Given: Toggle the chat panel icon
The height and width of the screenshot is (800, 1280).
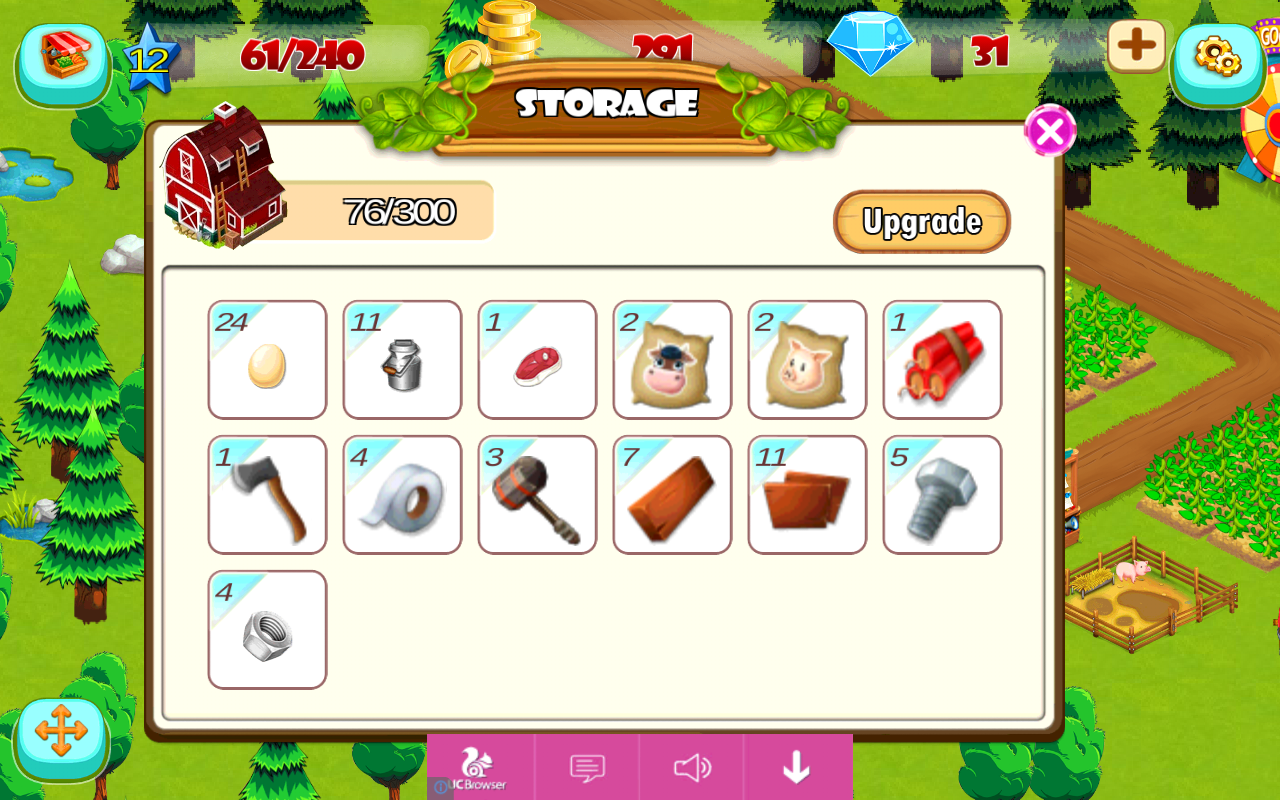Looking at the screenshot, I should [587, 767].
